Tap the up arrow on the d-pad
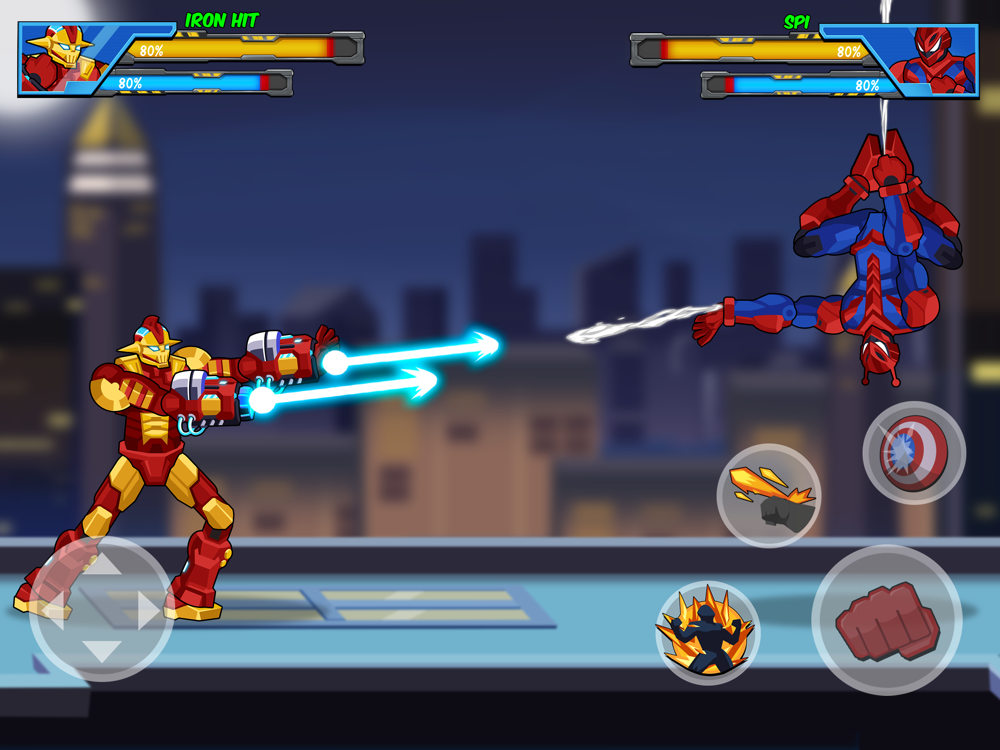Image resolution: width=1000 pixels, height=750 pixels. pyautogui.click(x=101, y=566)
